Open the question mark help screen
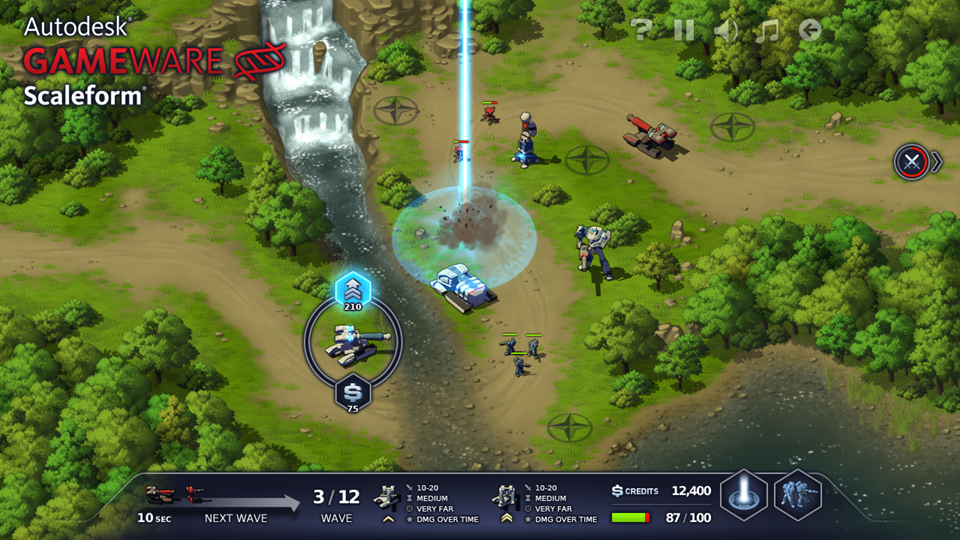This screenshot has width=960, height=540. (642, 30)
